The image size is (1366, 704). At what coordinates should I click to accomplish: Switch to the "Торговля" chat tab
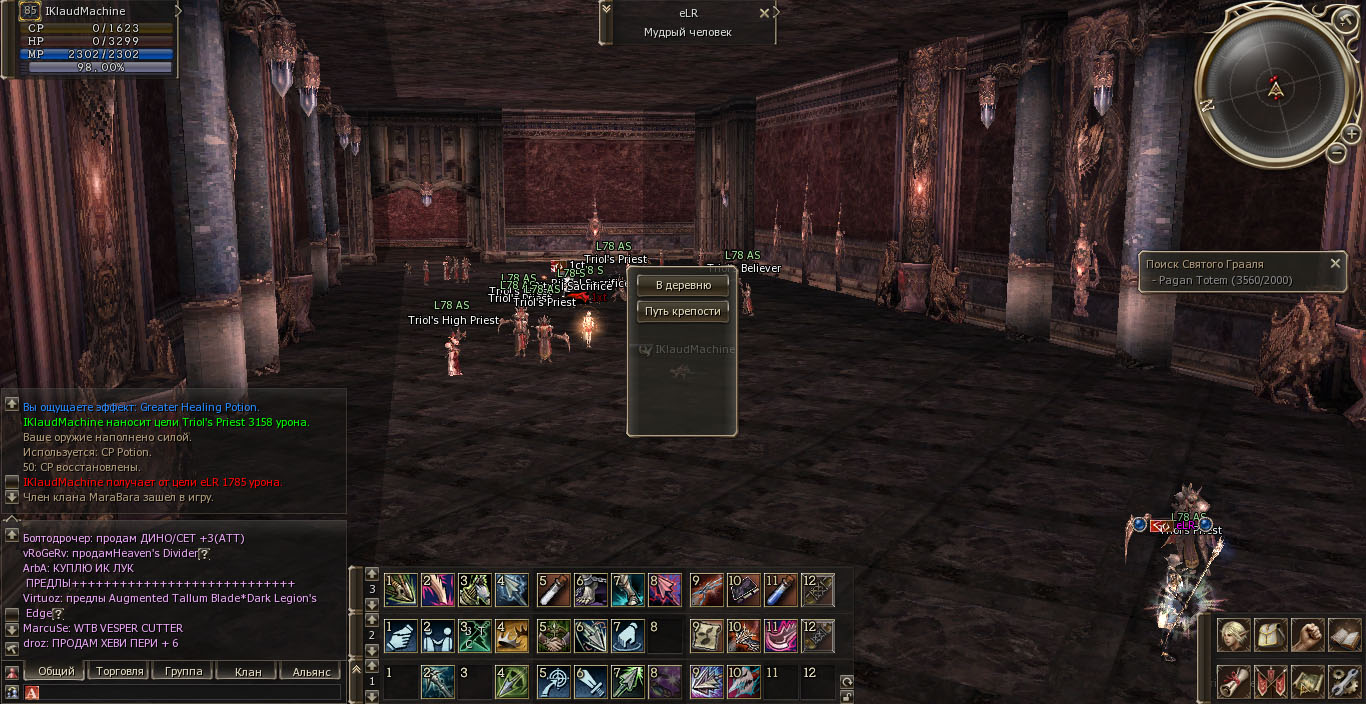[119, 671]
